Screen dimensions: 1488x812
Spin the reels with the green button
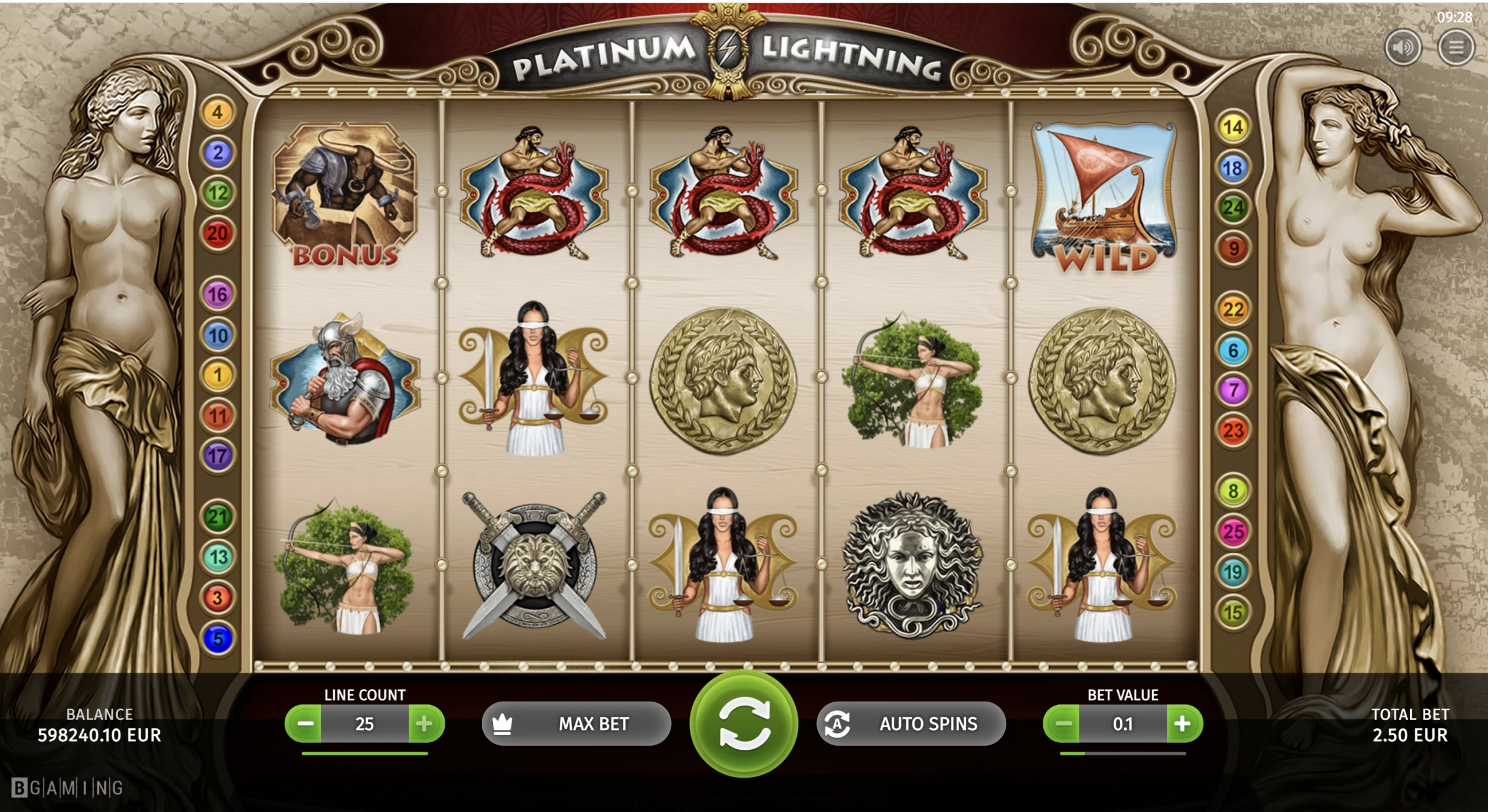(x=743, y=724)
